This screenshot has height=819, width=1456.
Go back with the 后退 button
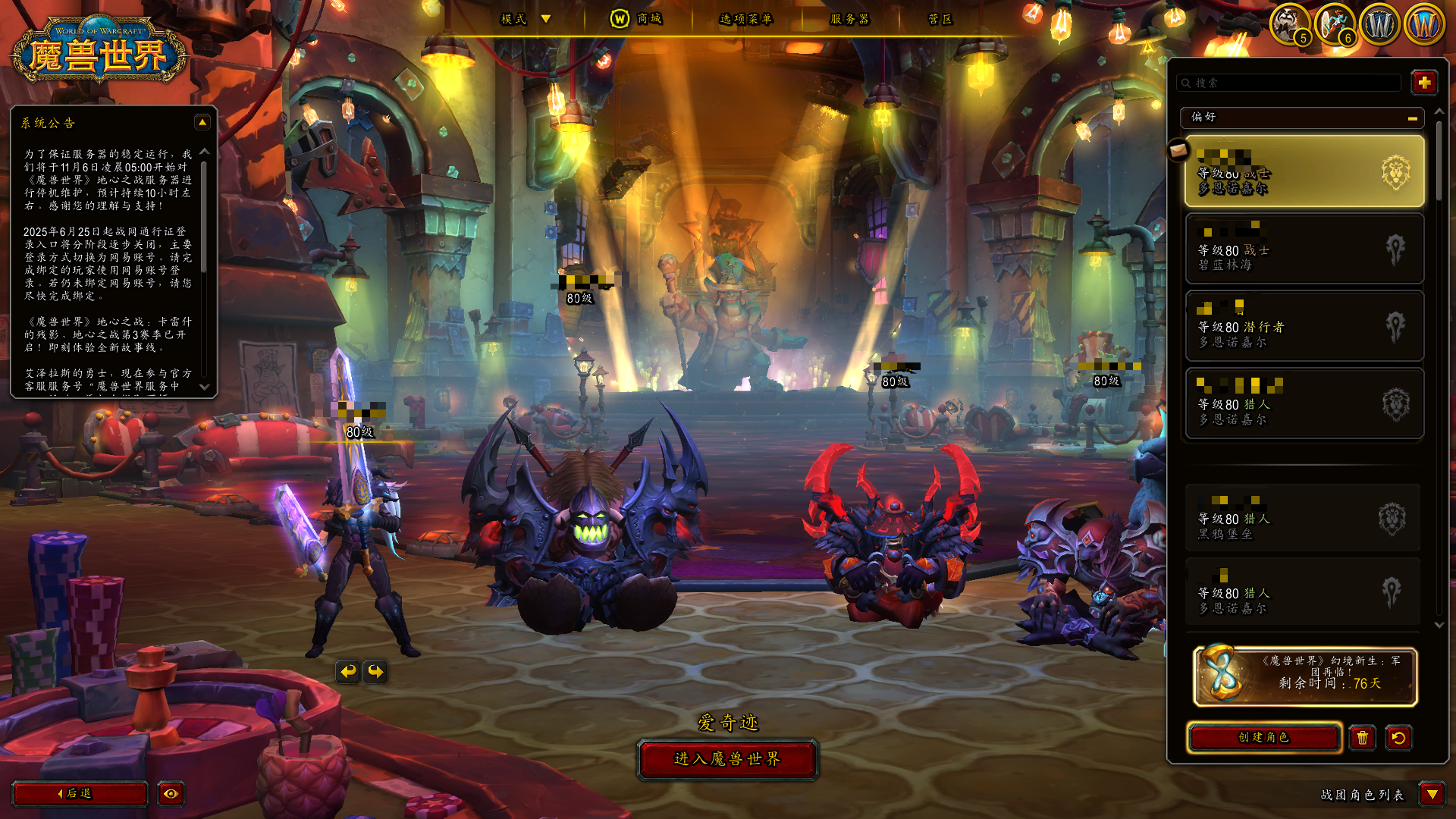pos(80,793)
